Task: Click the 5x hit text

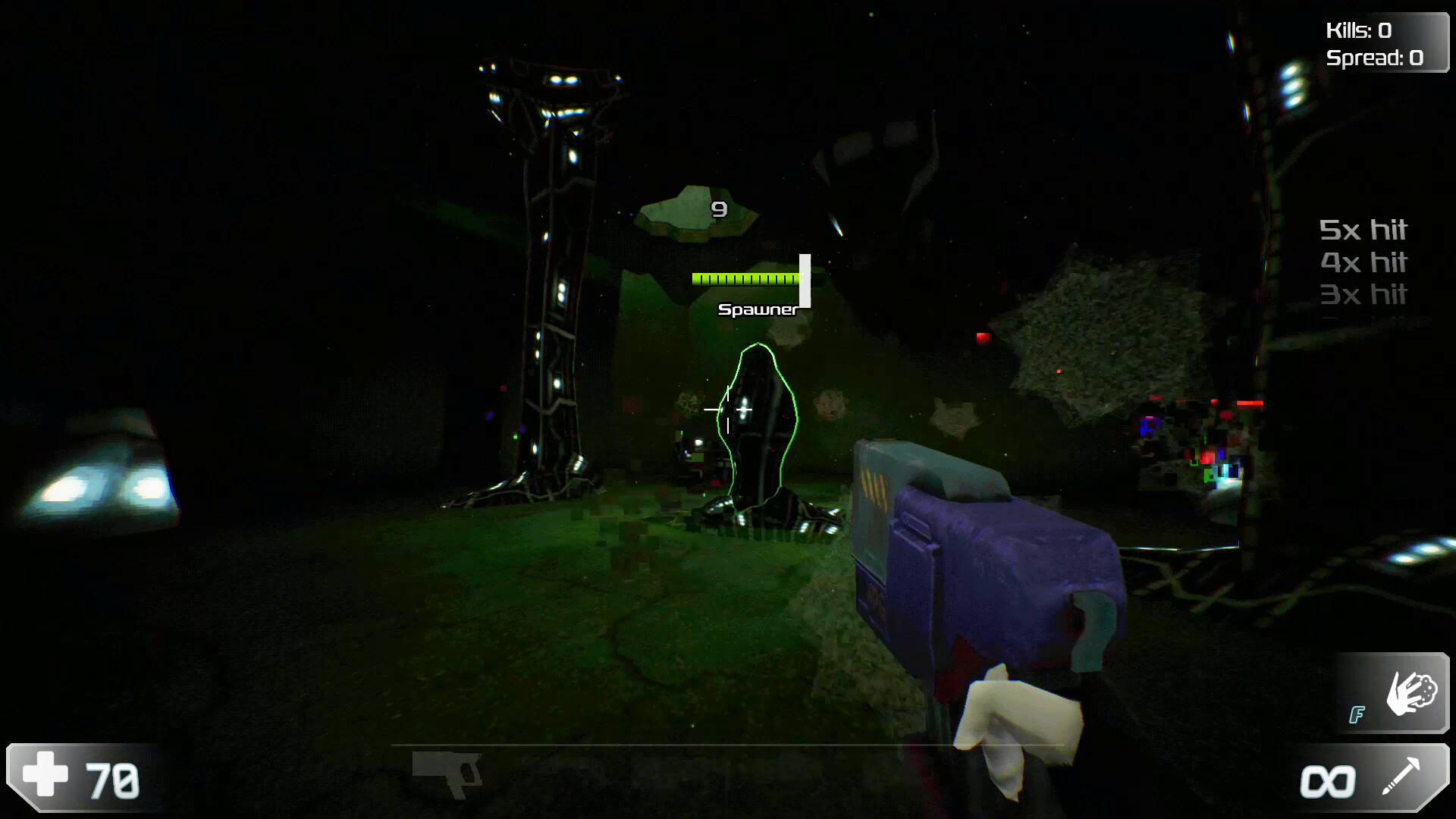Action: pyautogui.click(x=1364, y=230)
